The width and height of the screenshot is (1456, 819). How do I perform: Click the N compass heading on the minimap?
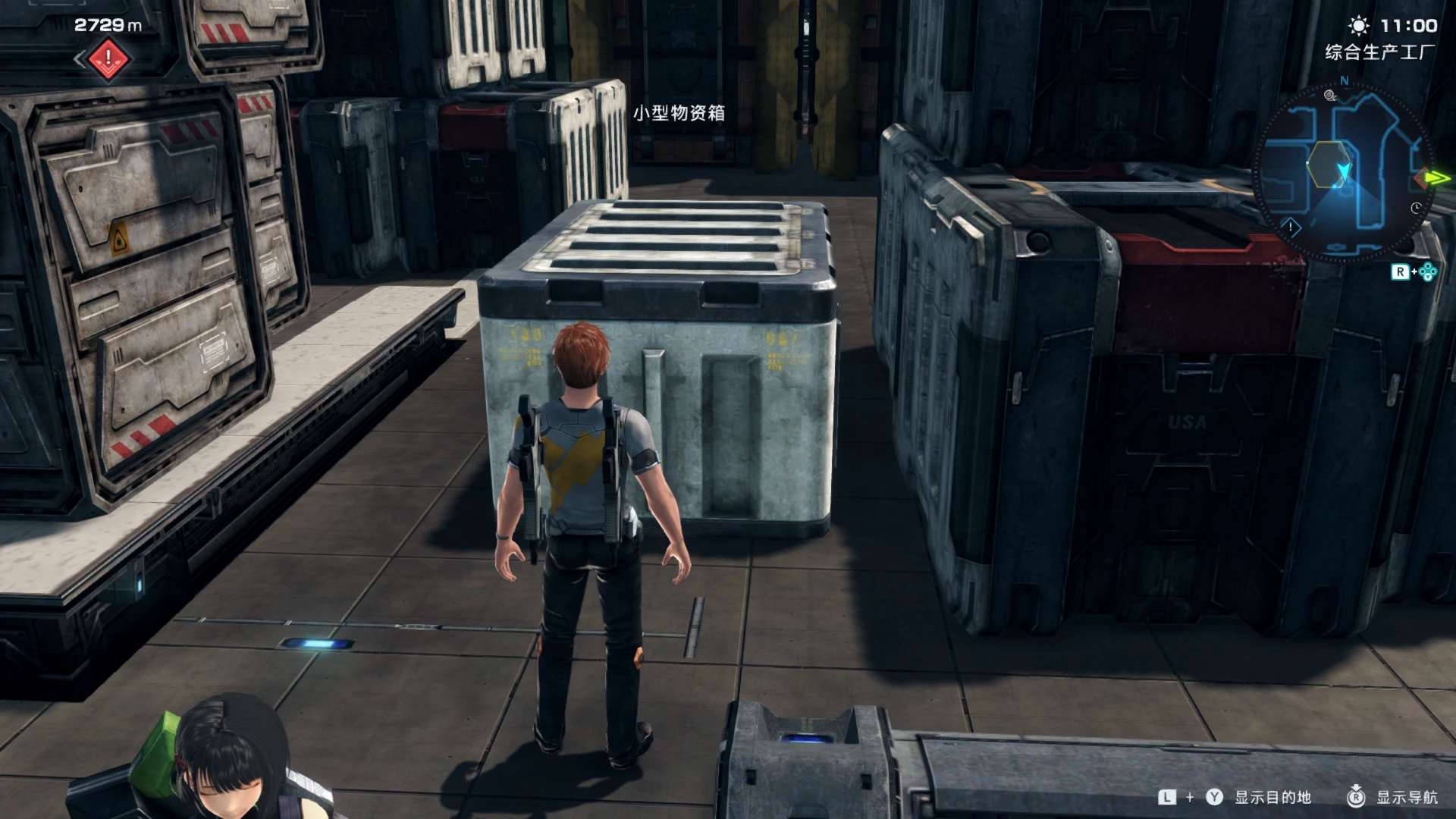pos(1344,81)
